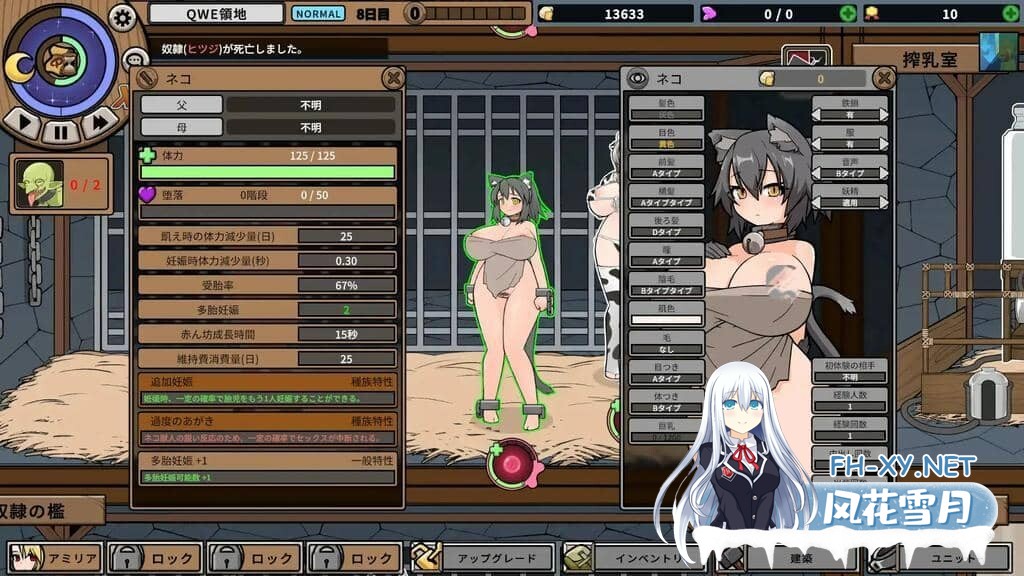This screenshot has width=1024, height=576.
Task: Open the gear settings menu
Action: 122,17
